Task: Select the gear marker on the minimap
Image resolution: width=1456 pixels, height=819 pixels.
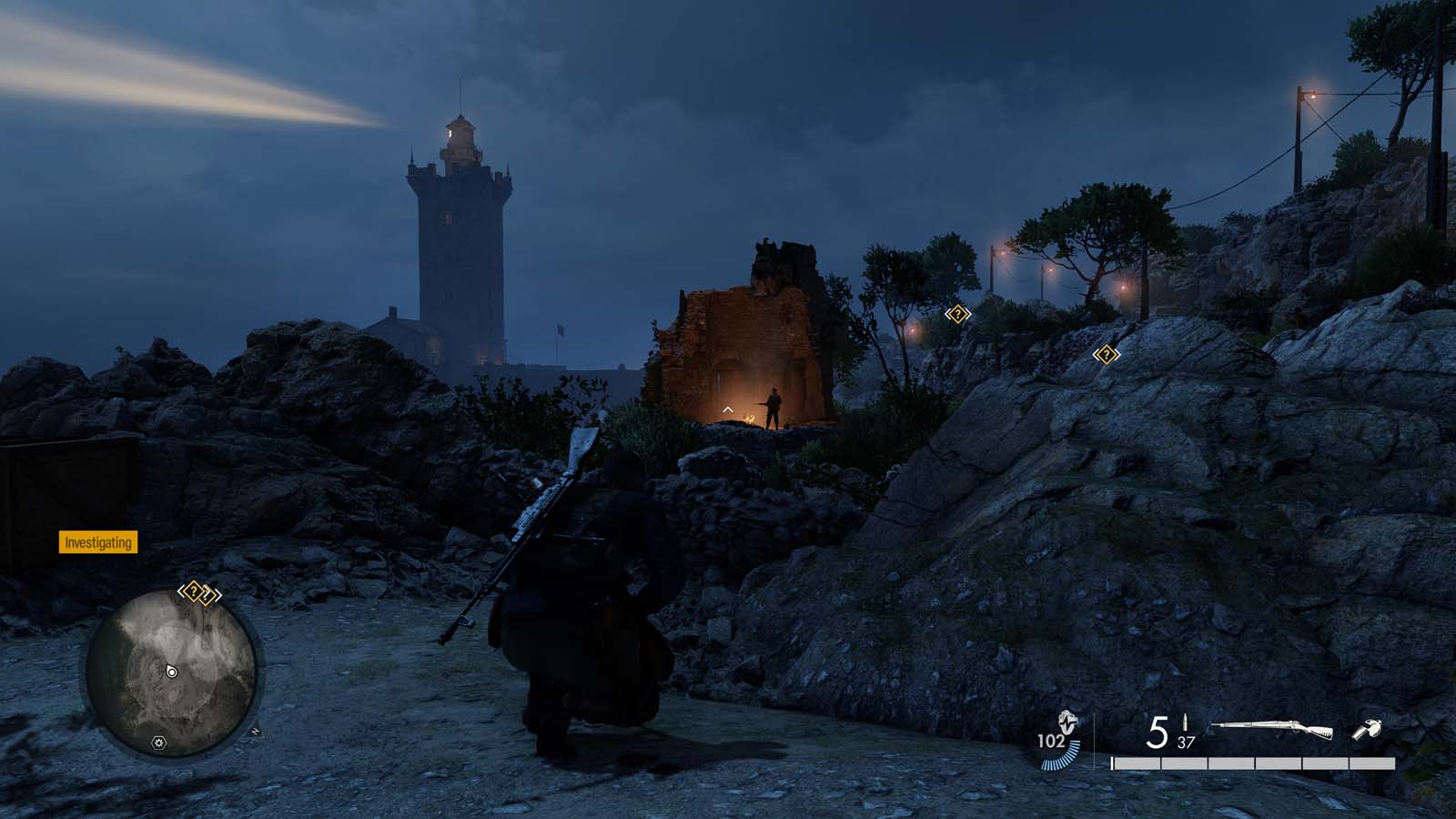Action: (159, 743)
